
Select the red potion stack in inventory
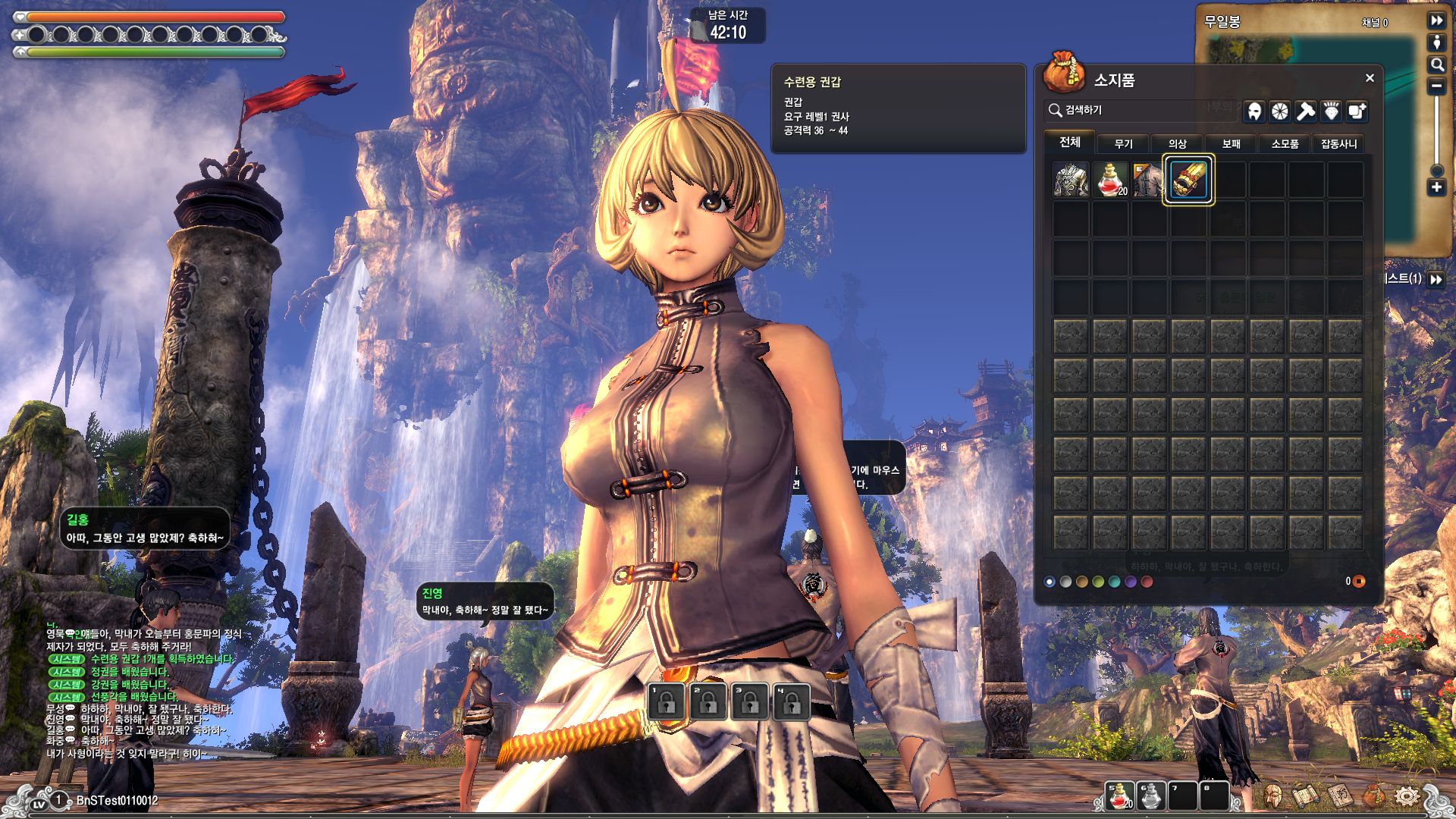[x=1110, y=180]
